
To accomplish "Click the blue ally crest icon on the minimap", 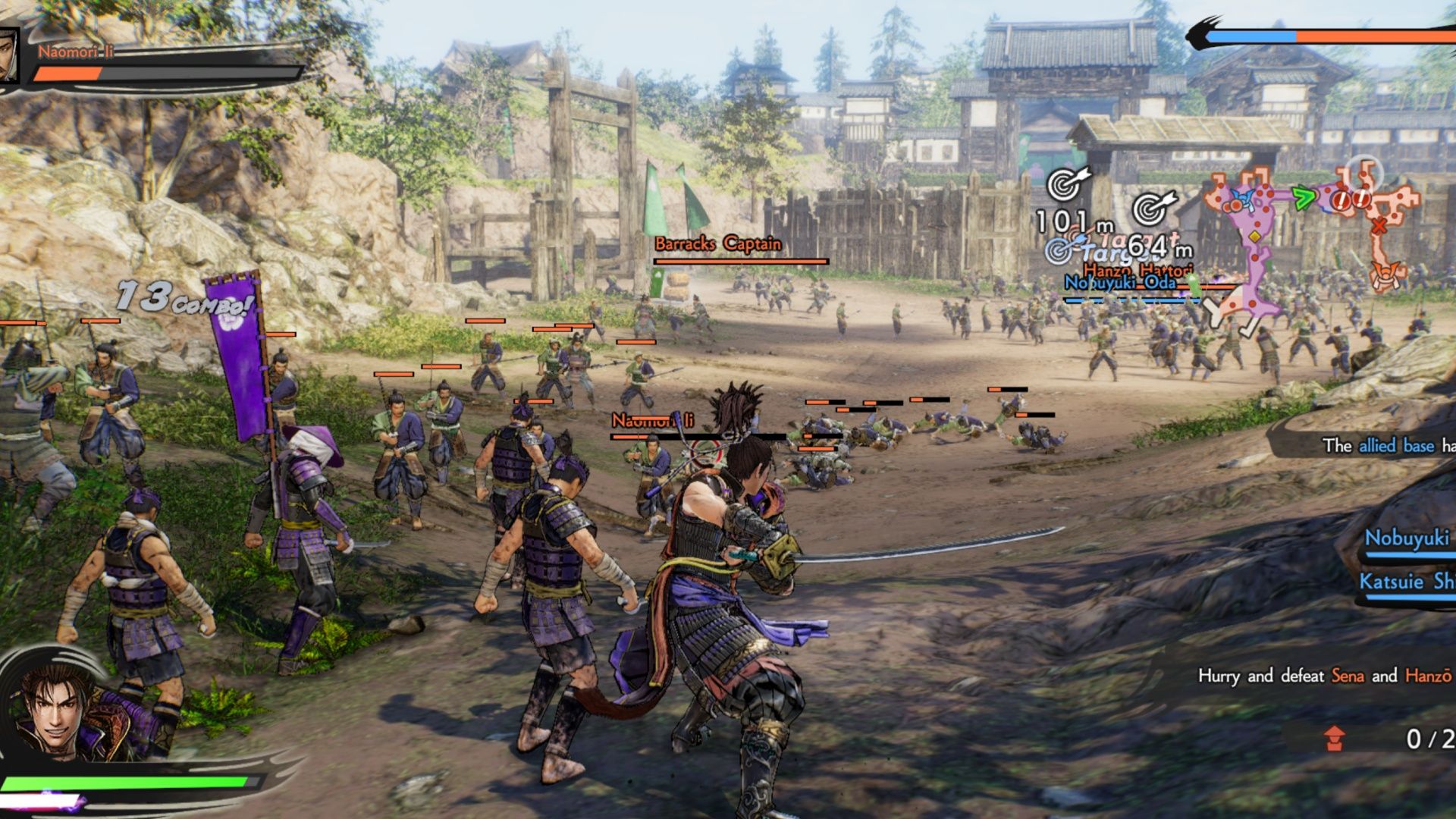I will 1241,197.
